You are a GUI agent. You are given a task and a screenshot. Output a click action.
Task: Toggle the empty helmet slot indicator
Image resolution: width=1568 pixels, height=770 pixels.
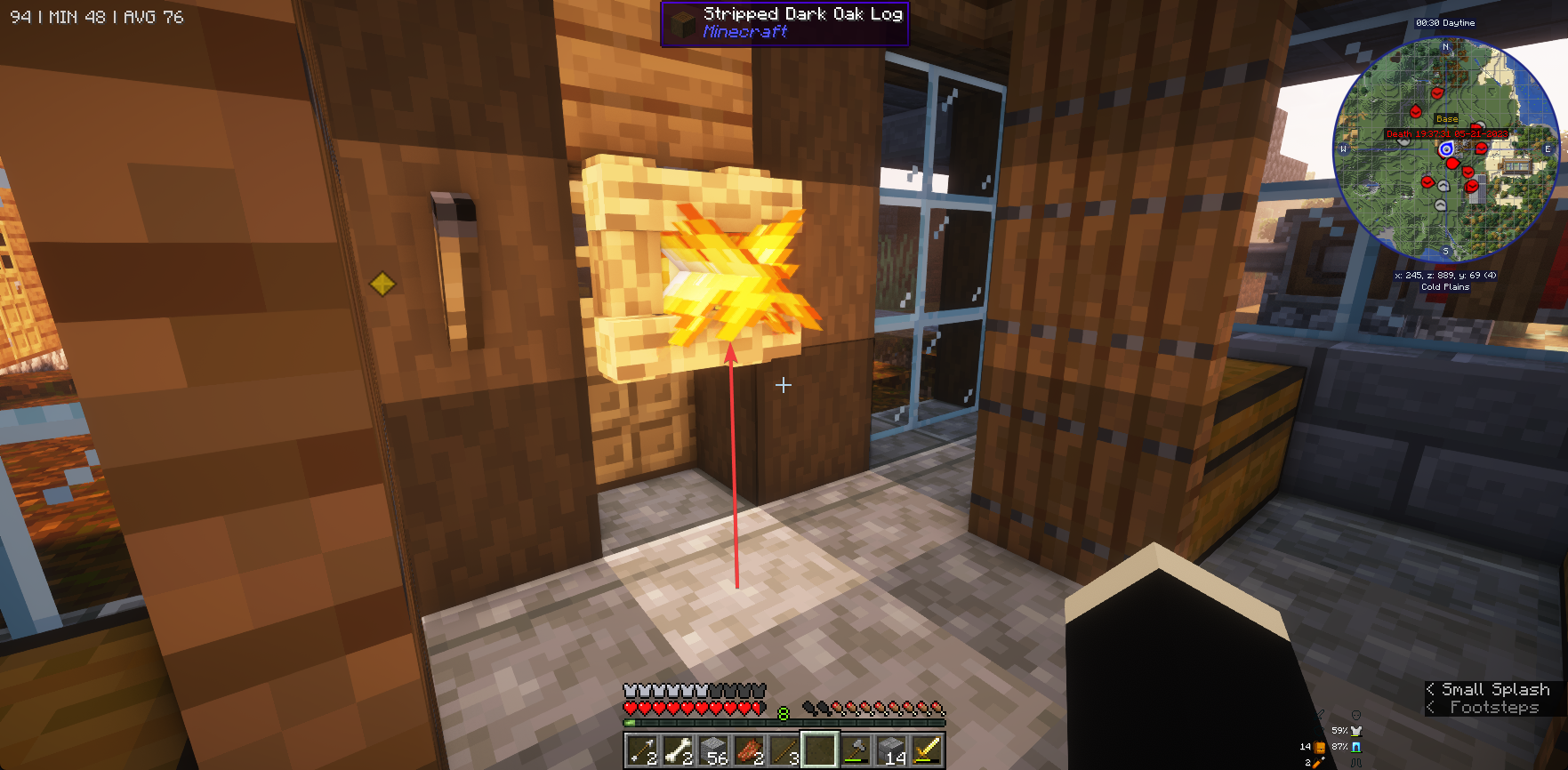point(1356,715)
